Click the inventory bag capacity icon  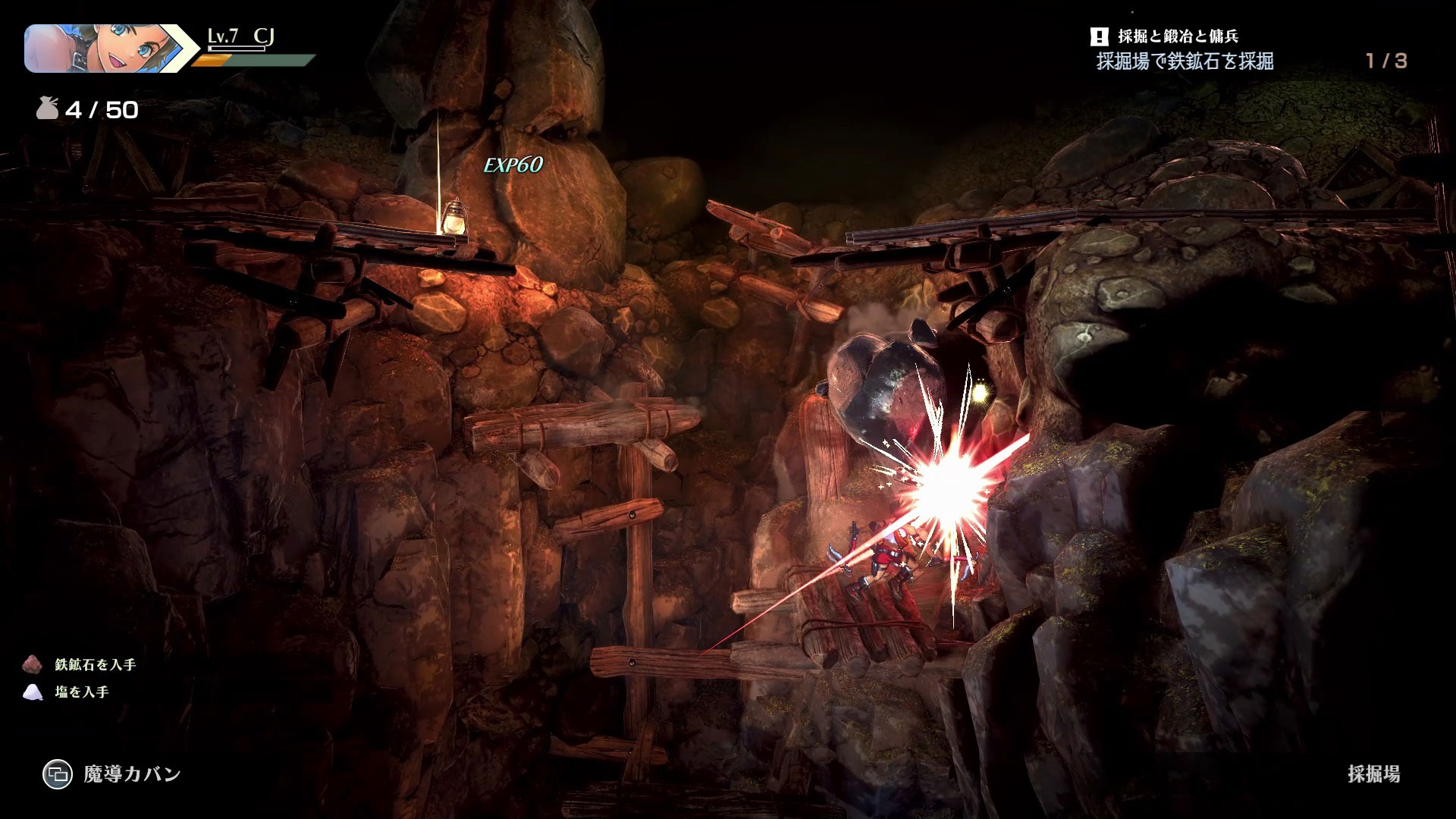(x=47, y=111)
